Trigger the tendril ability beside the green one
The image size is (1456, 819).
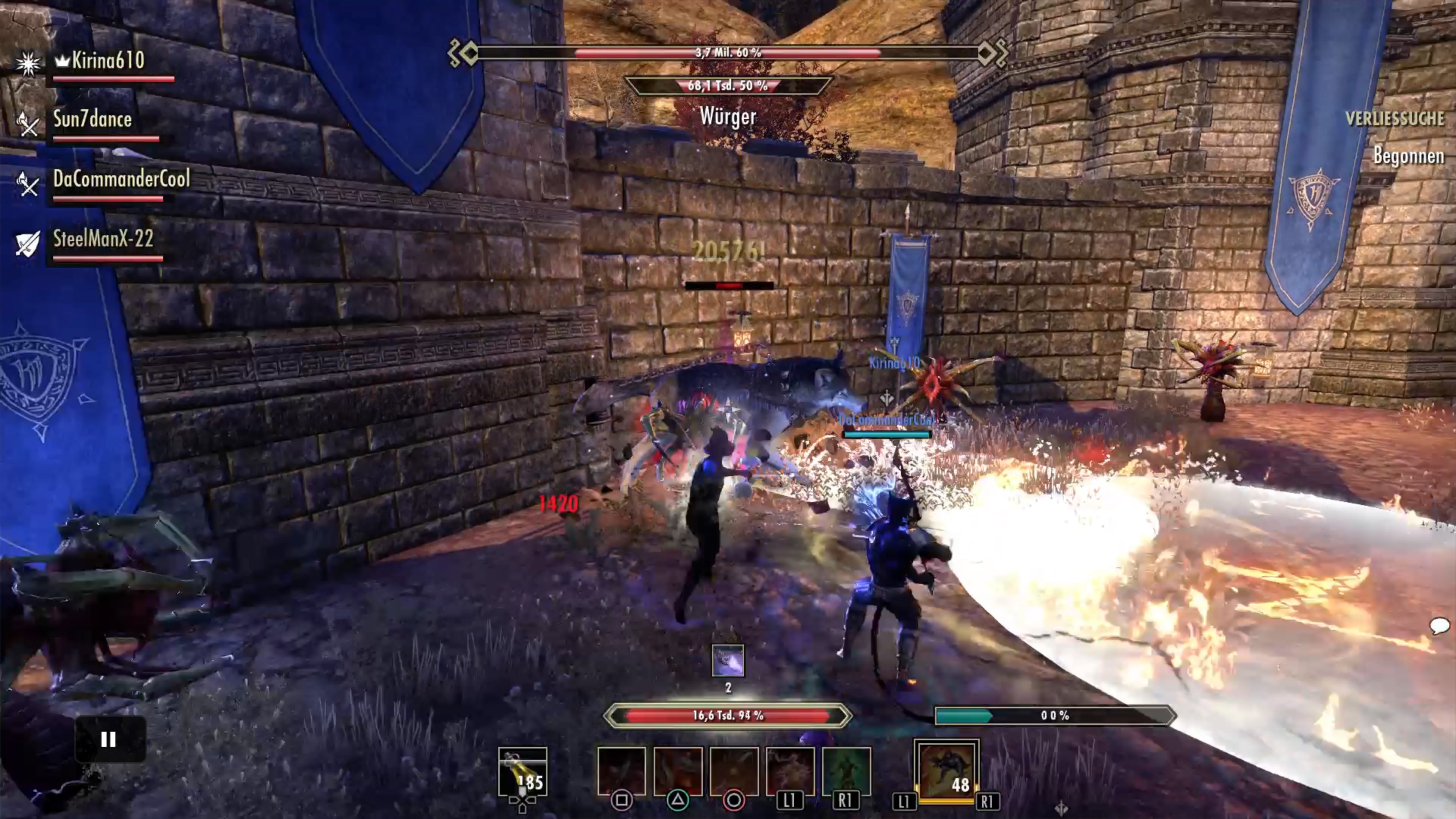789,771
